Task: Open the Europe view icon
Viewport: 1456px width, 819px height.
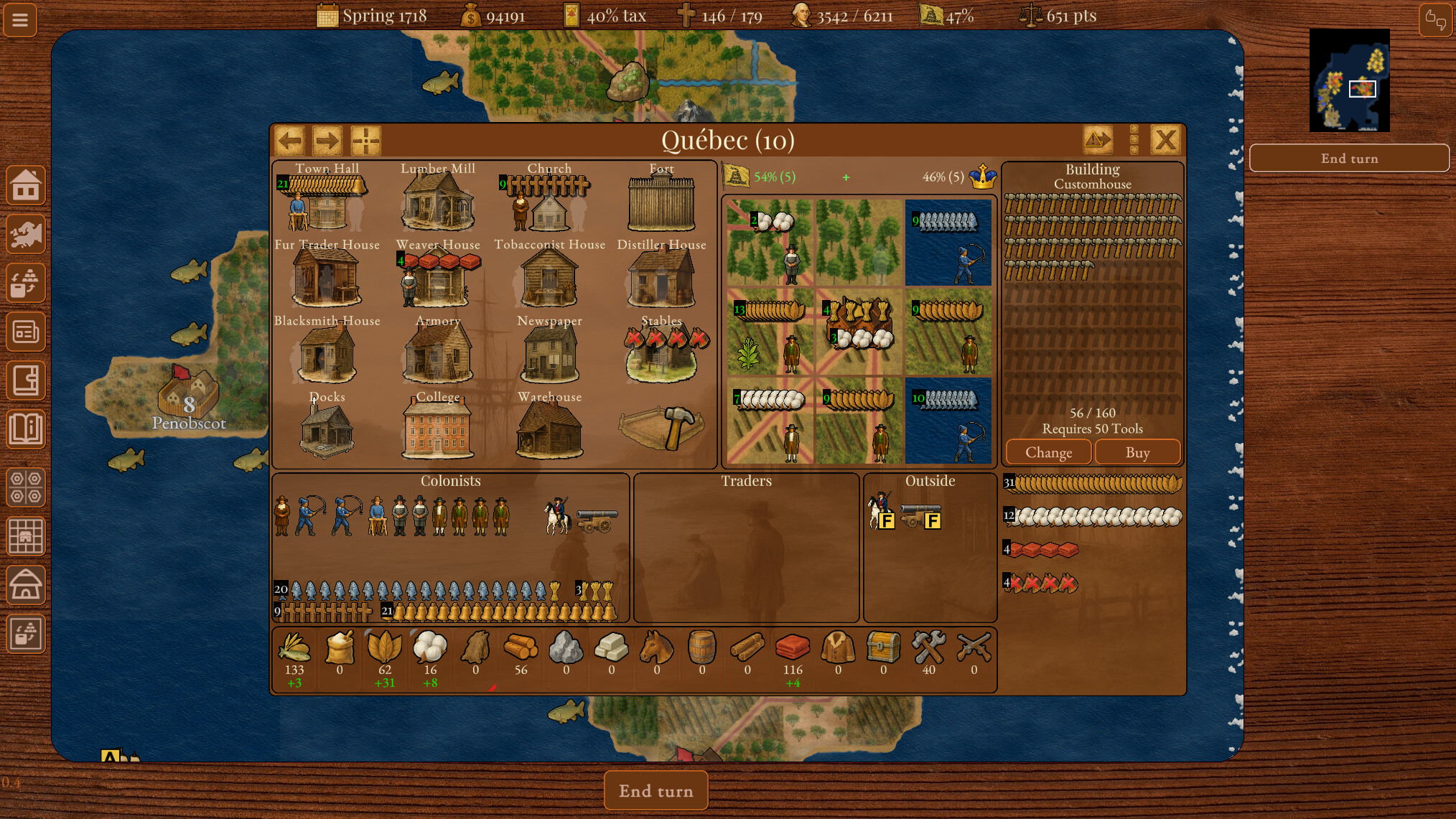Action: coord(27,235)
